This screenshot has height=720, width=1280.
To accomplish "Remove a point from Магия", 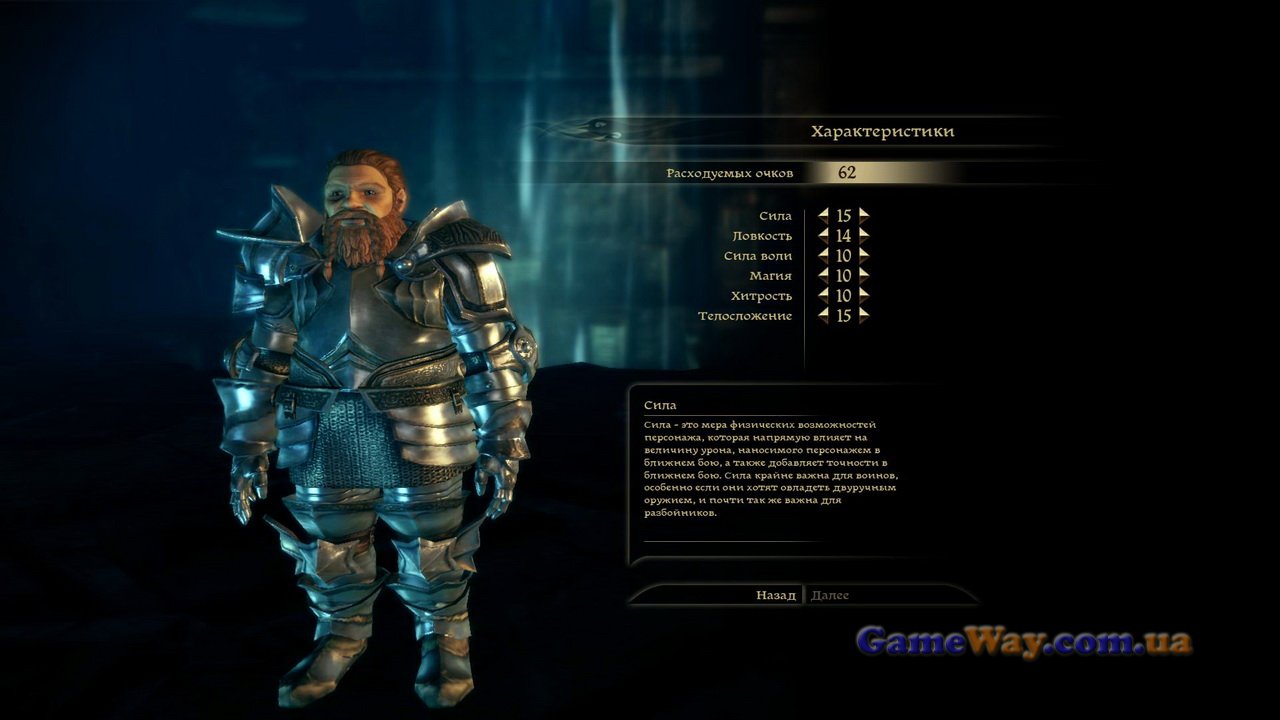I will tap(823, 275).
